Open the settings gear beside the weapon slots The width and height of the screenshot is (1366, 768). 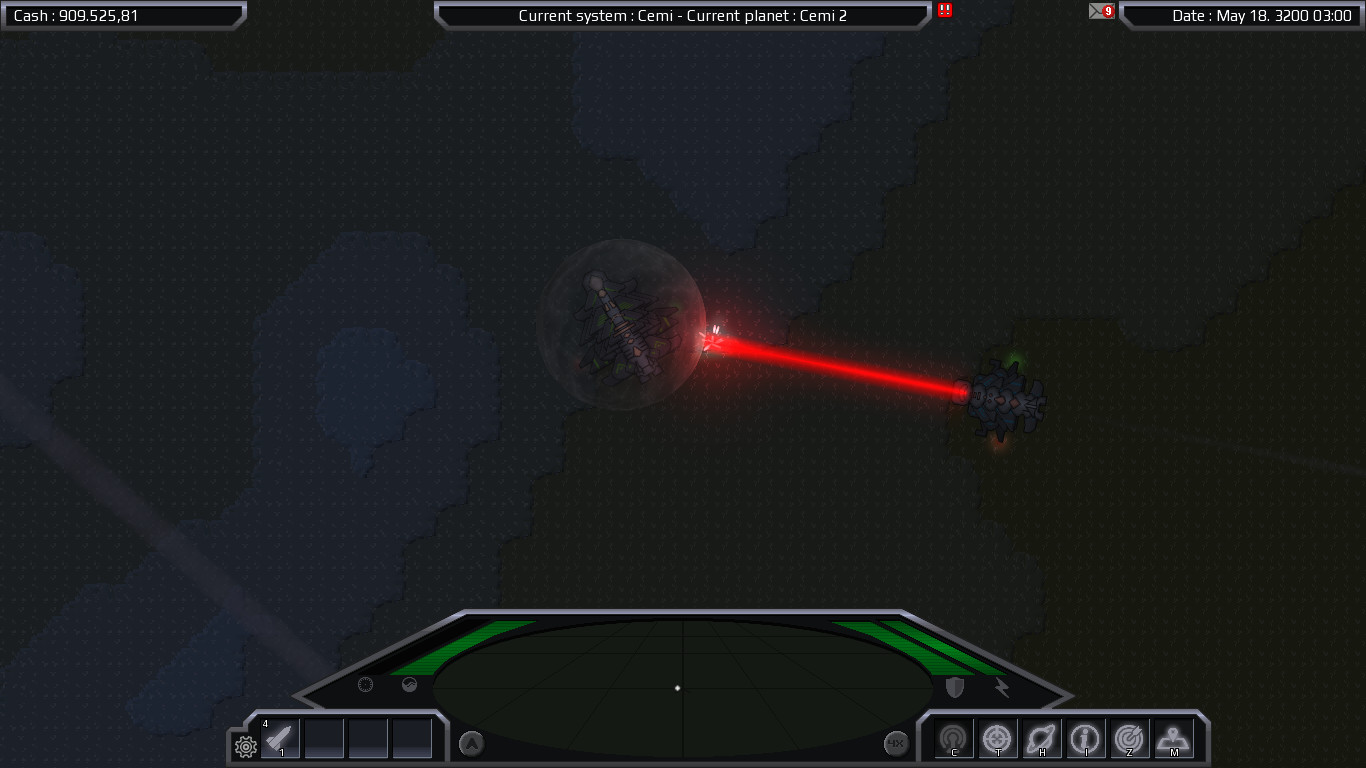(244, 745)
